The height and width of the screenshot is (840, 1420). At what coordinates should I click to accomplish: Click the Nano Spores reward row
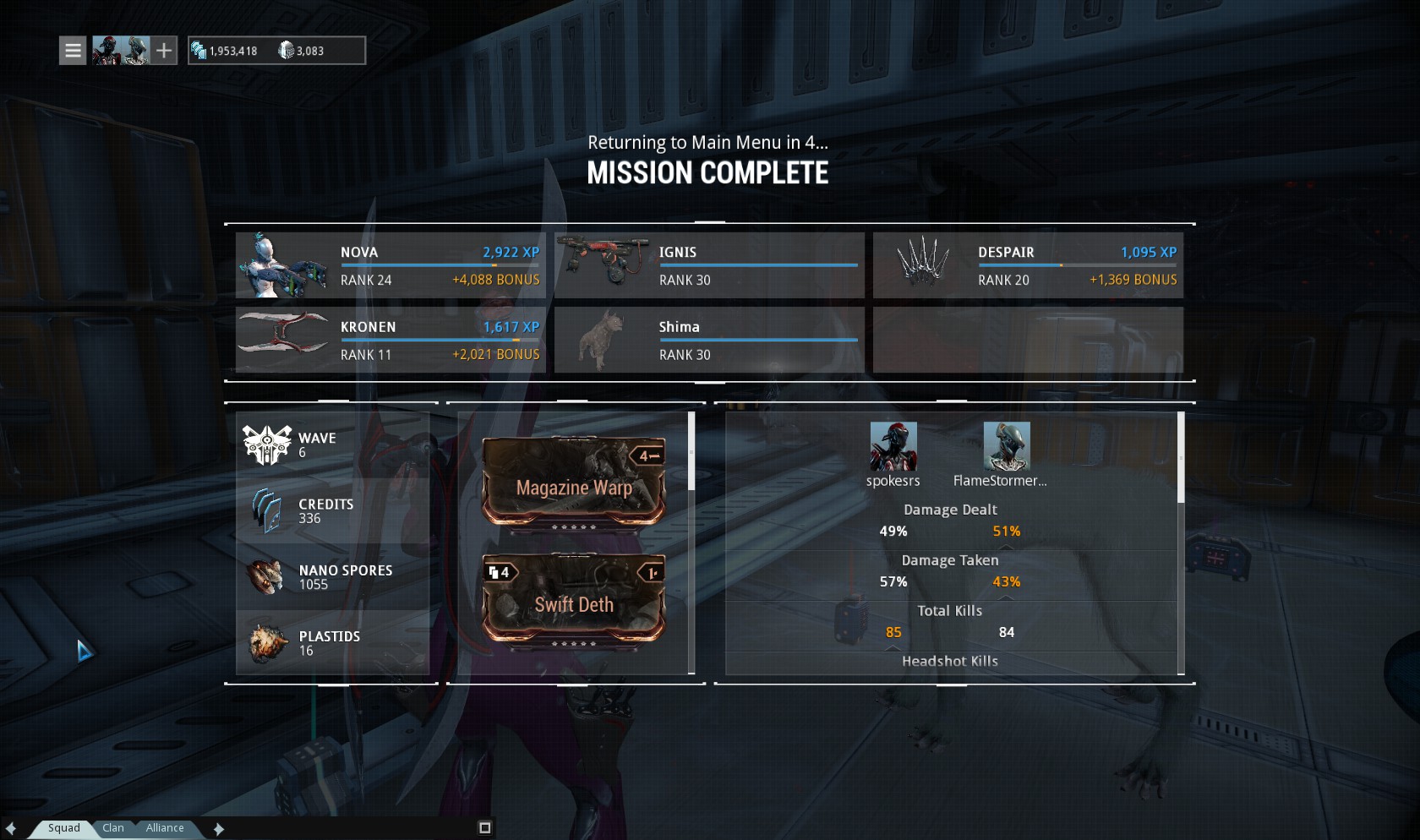click(x=333, y=577)
